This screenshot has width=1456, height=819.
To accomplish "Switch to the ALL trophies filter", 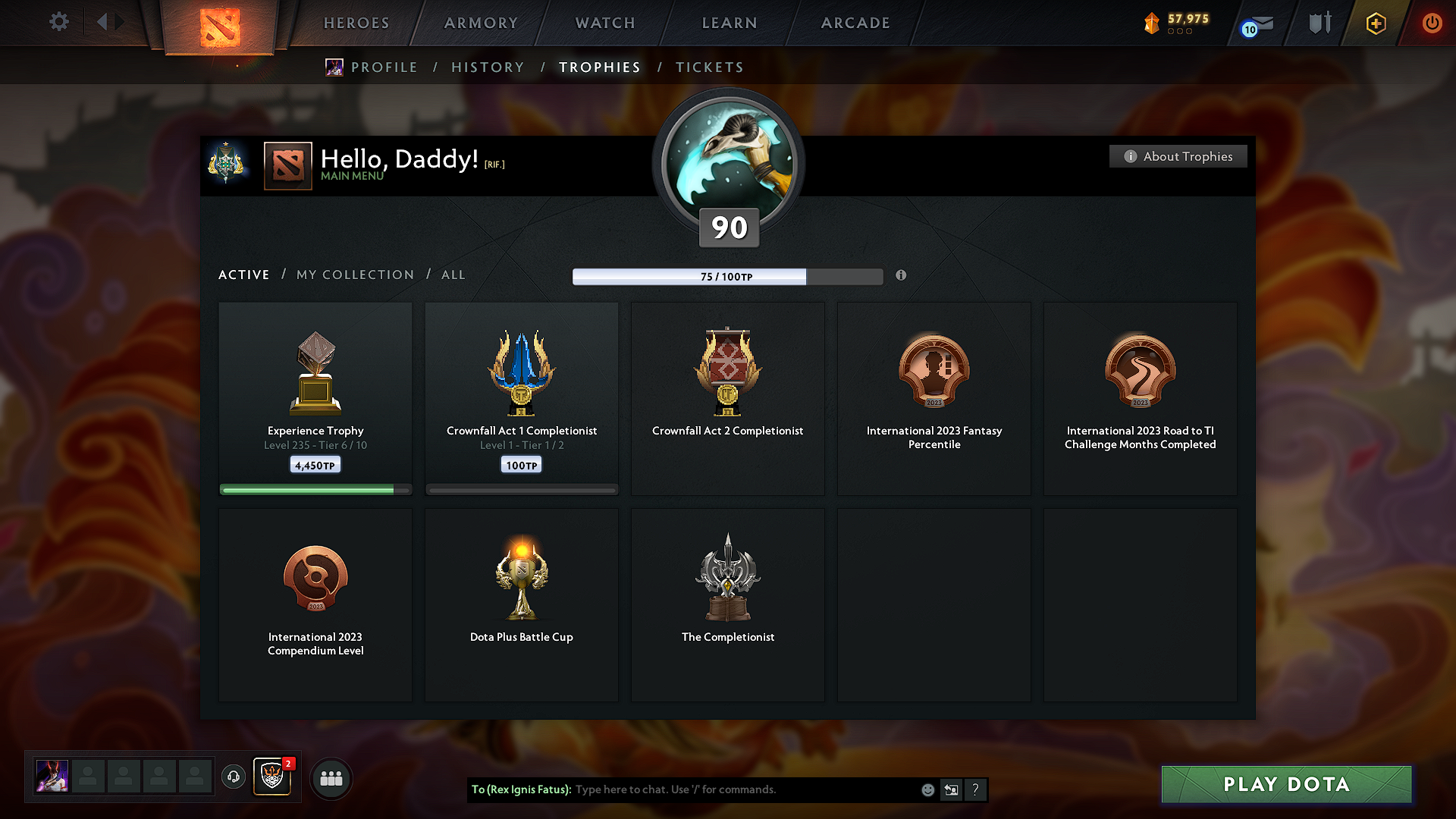I will click(453, 275).
